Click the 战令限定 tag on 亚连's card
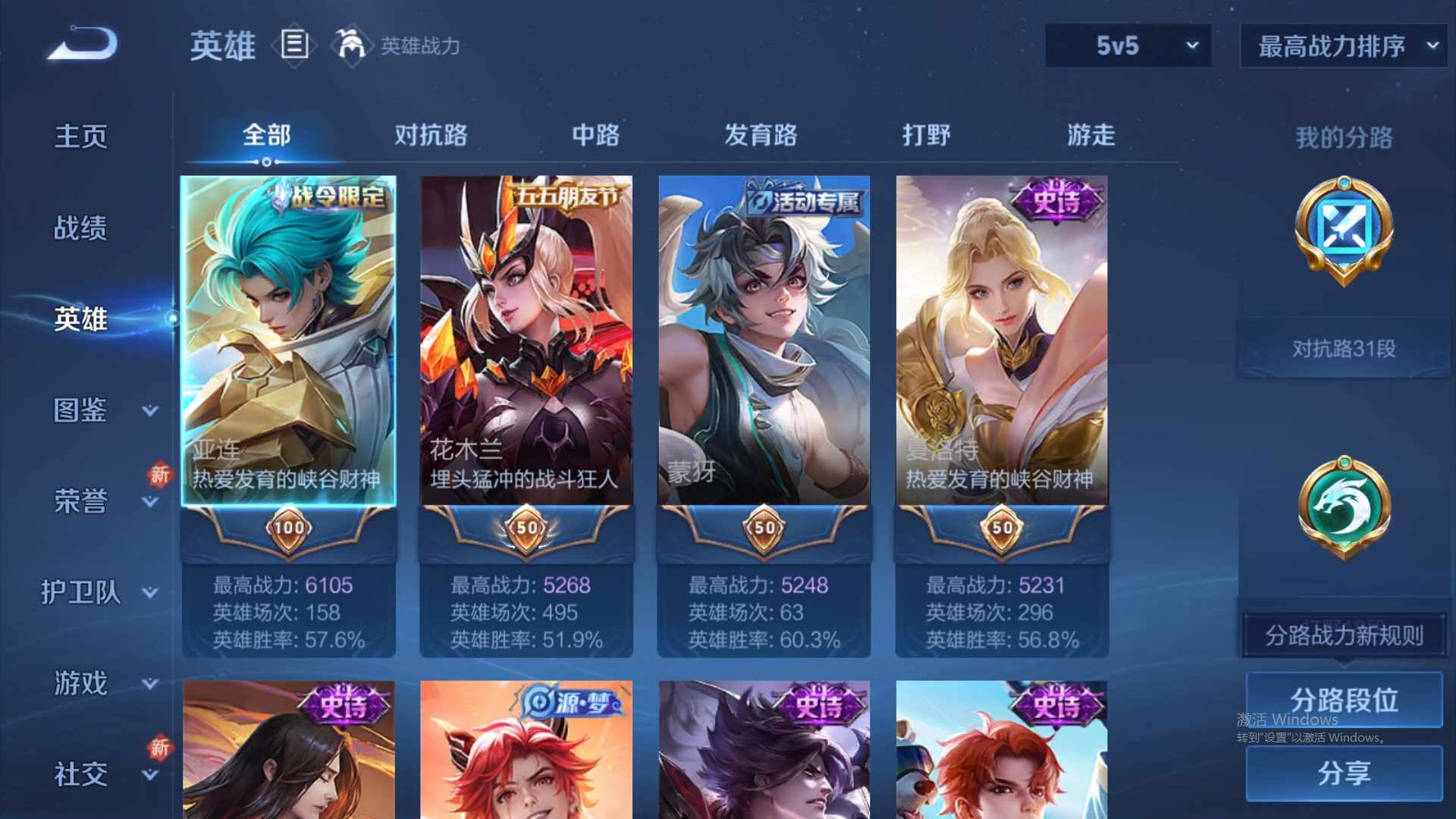Image resolution: width=1456 pixels, height=819 pixels. (331, 196)
